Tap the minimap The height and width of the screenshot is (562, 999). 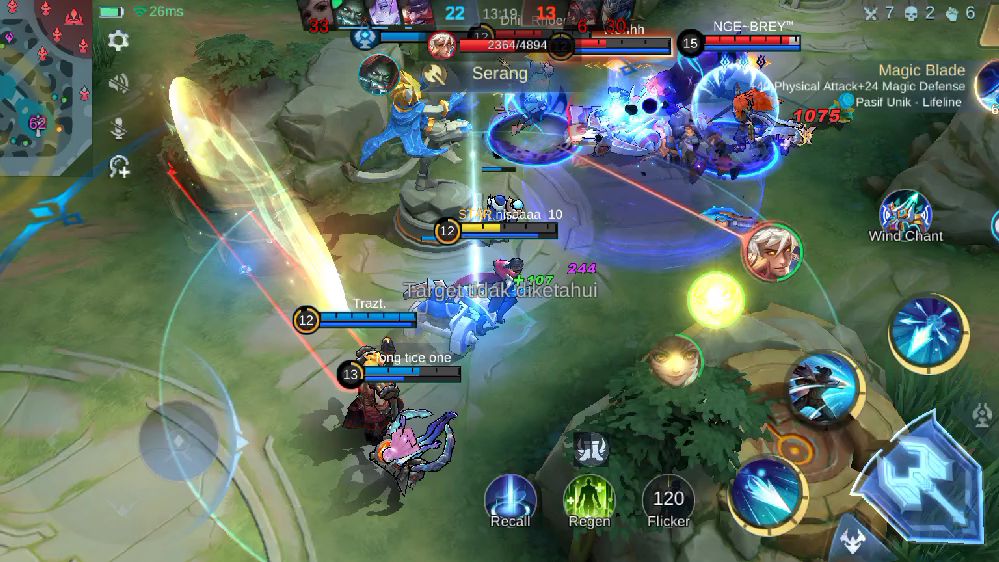coord(45,85)
